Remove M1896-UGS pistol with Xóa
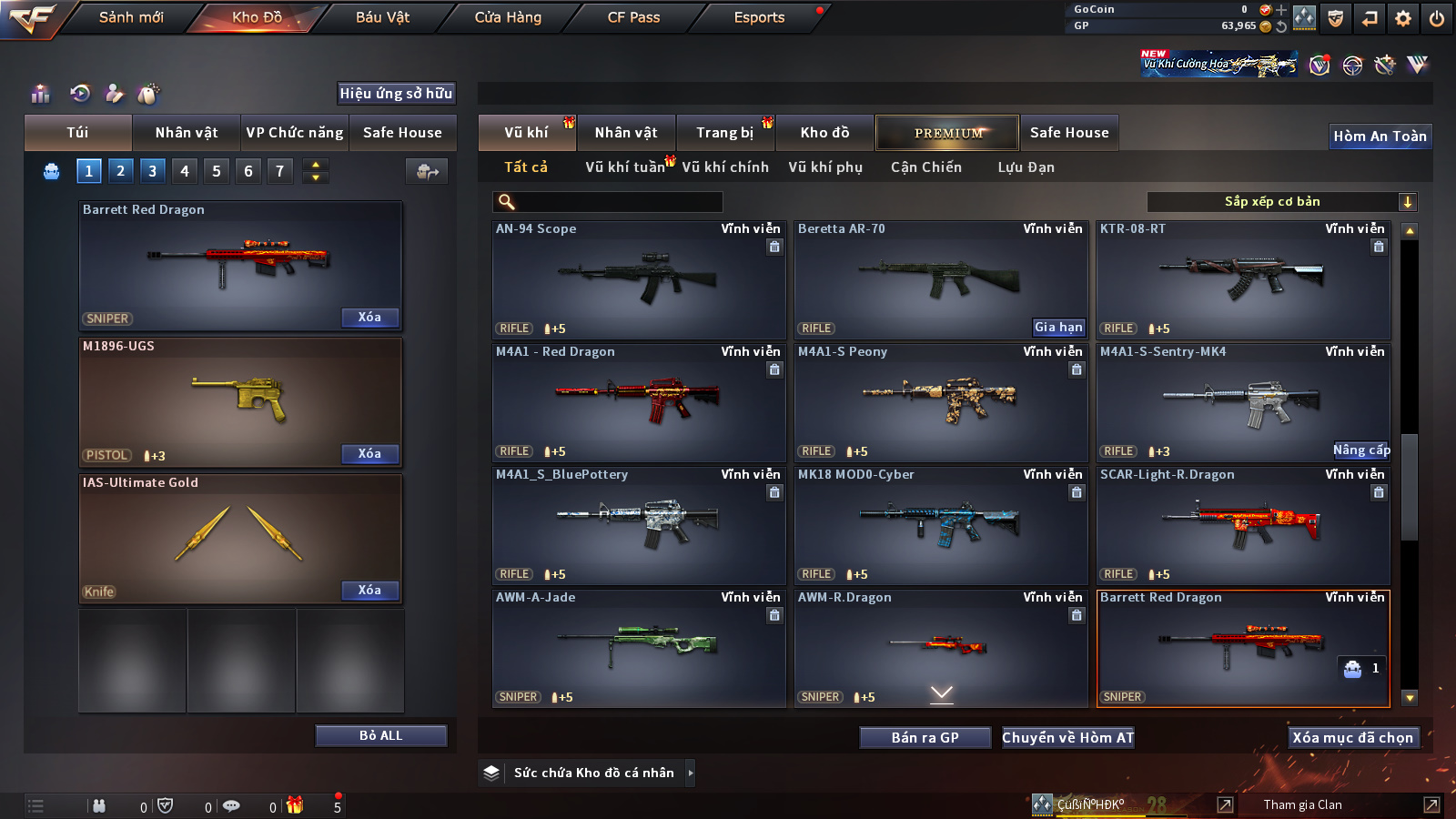 tap(369, 453)
